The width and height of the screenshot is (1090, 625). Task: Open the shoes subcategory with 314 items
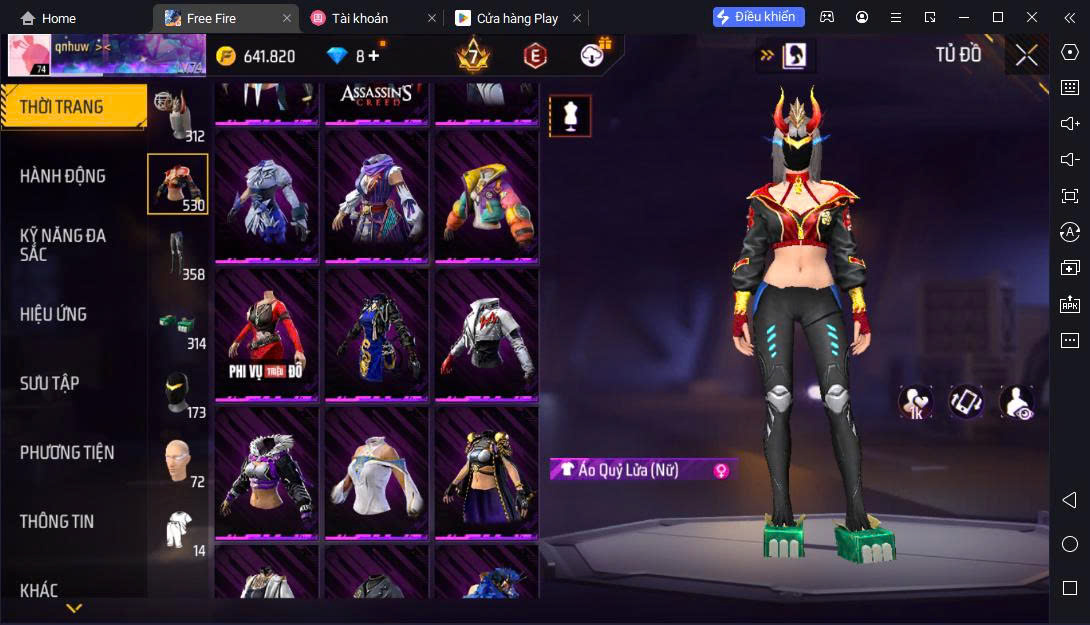pyautogui.click(x=178, y=323)
